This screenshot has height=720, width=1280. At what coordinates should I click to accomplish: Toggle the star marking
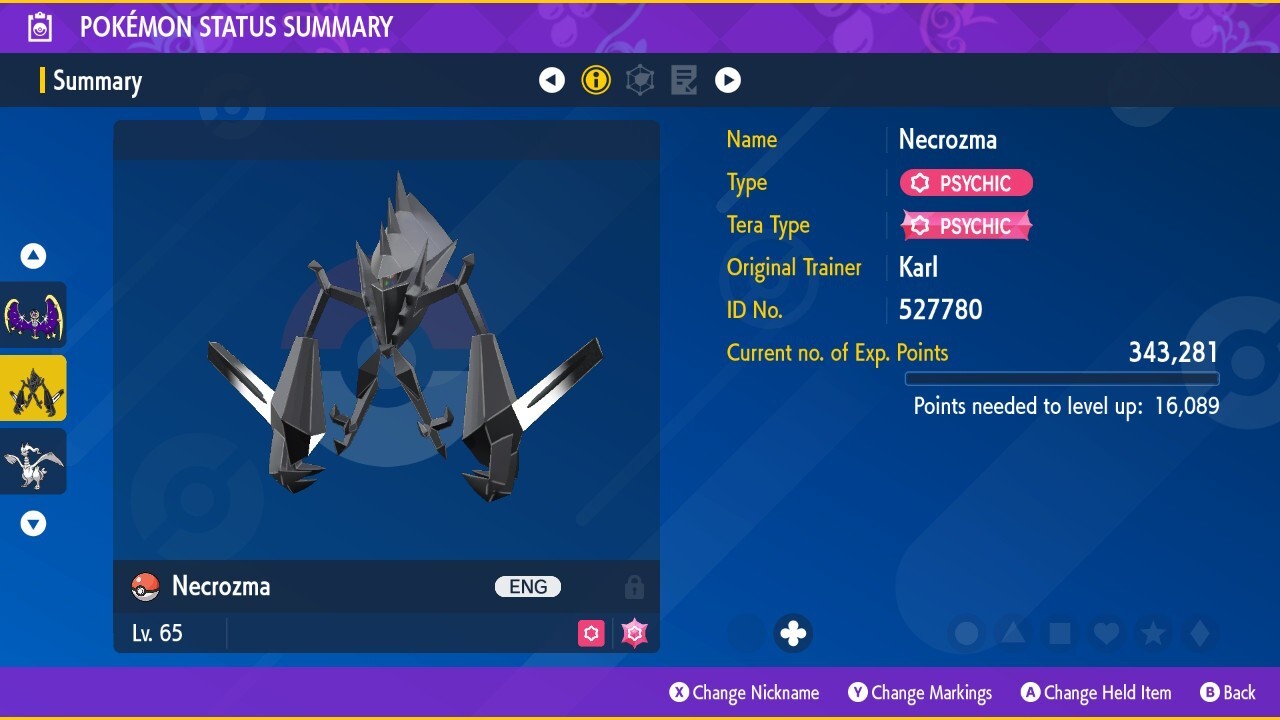click(1151, 632)
